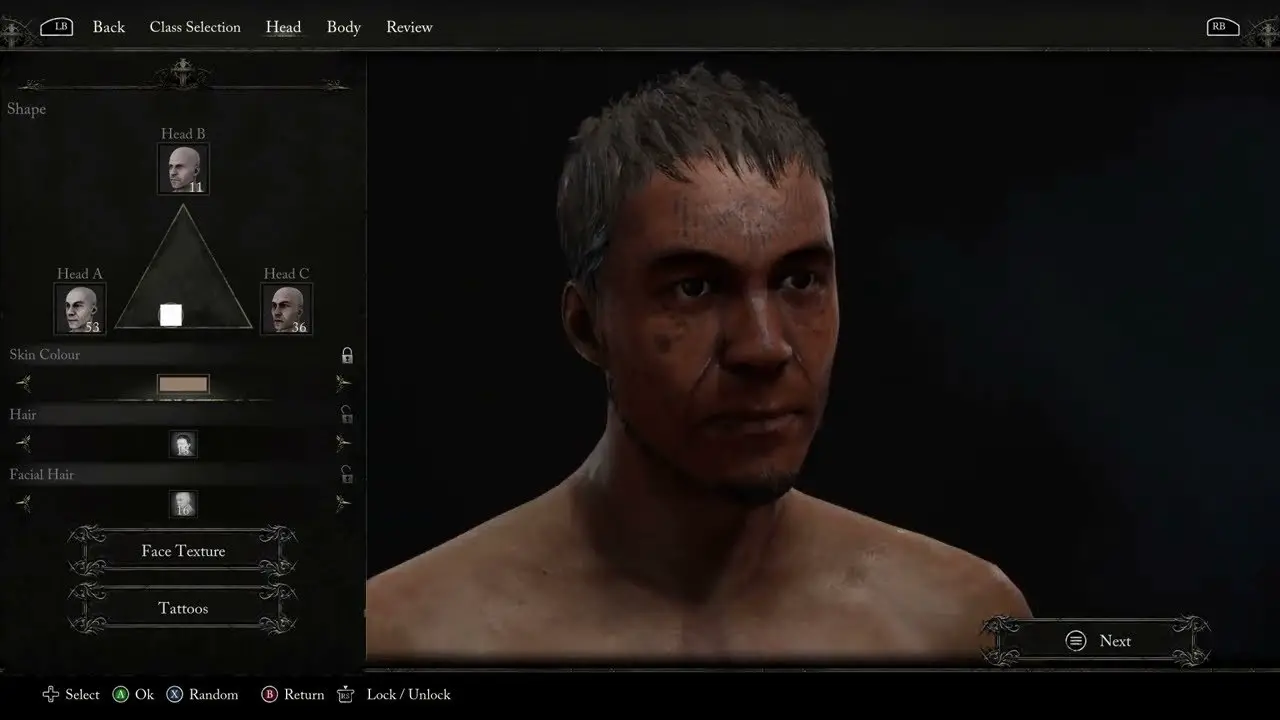Click the facial hair thumbnail
This screenshot has height=720, width=1280.
[x=183, y=504]
